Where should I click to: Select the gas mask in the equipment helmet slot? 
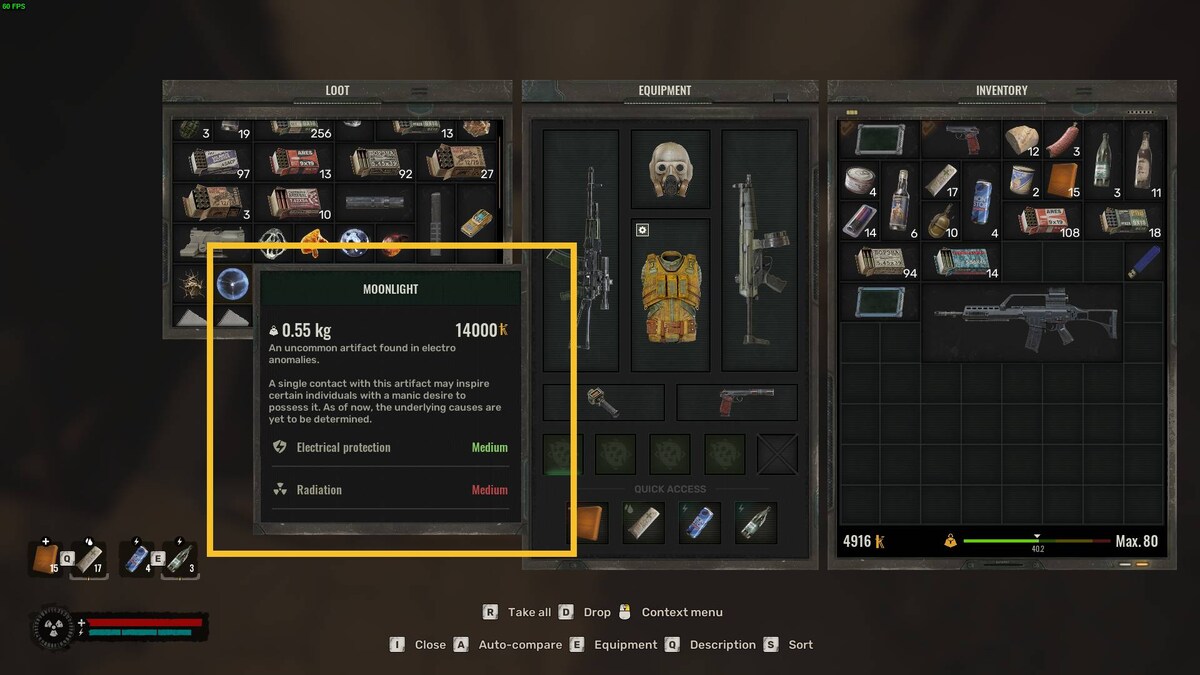(670, 168)
